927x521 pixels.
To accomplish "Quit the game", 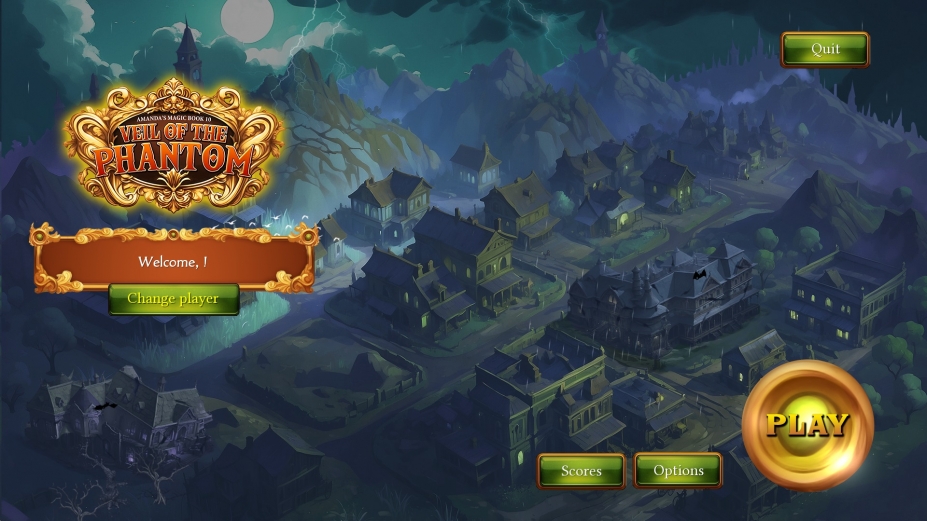I will (x=825, y=49).
